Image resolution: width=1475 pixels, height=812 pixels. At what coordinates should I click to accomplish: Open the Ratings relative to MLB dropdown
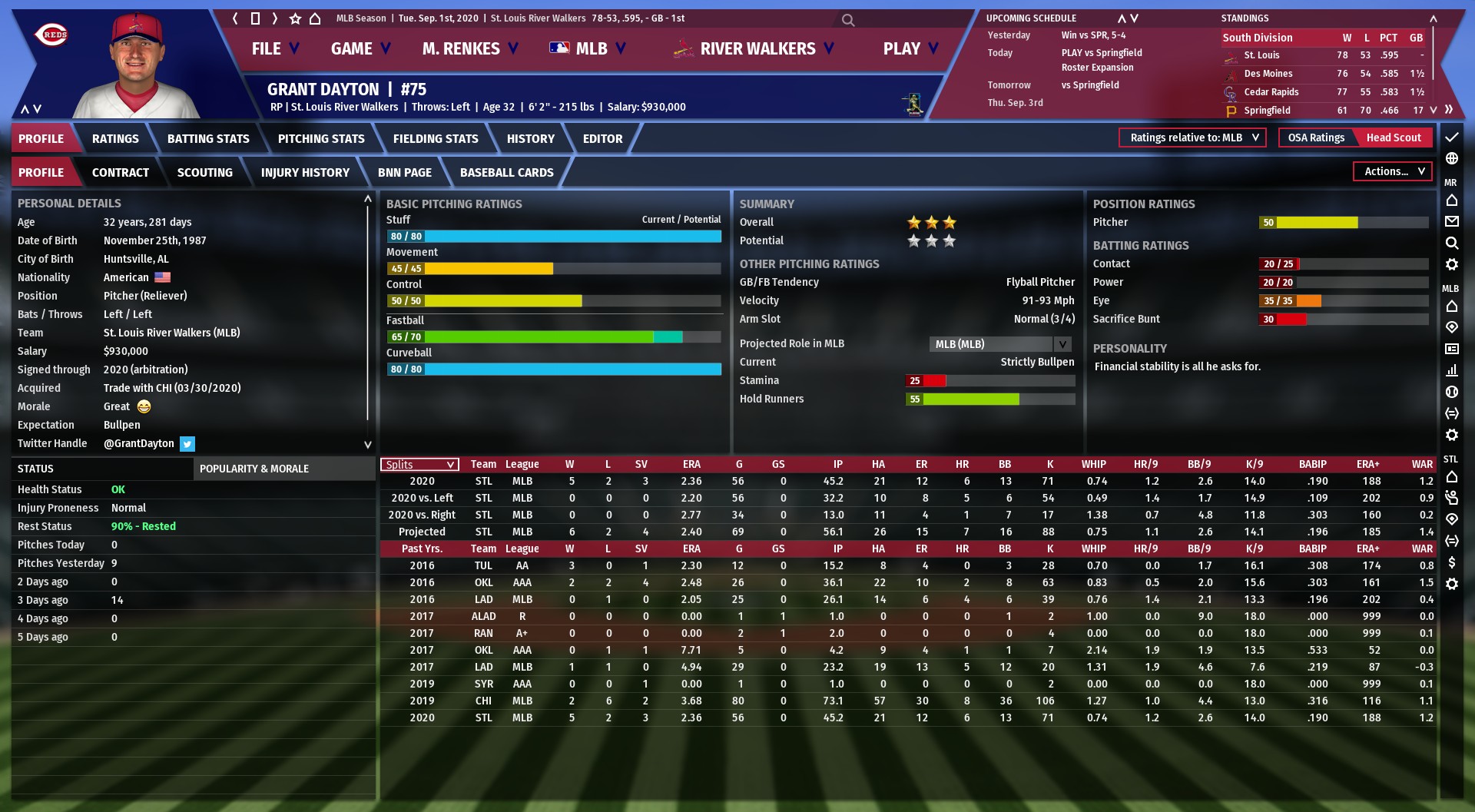coord(1192,138)
